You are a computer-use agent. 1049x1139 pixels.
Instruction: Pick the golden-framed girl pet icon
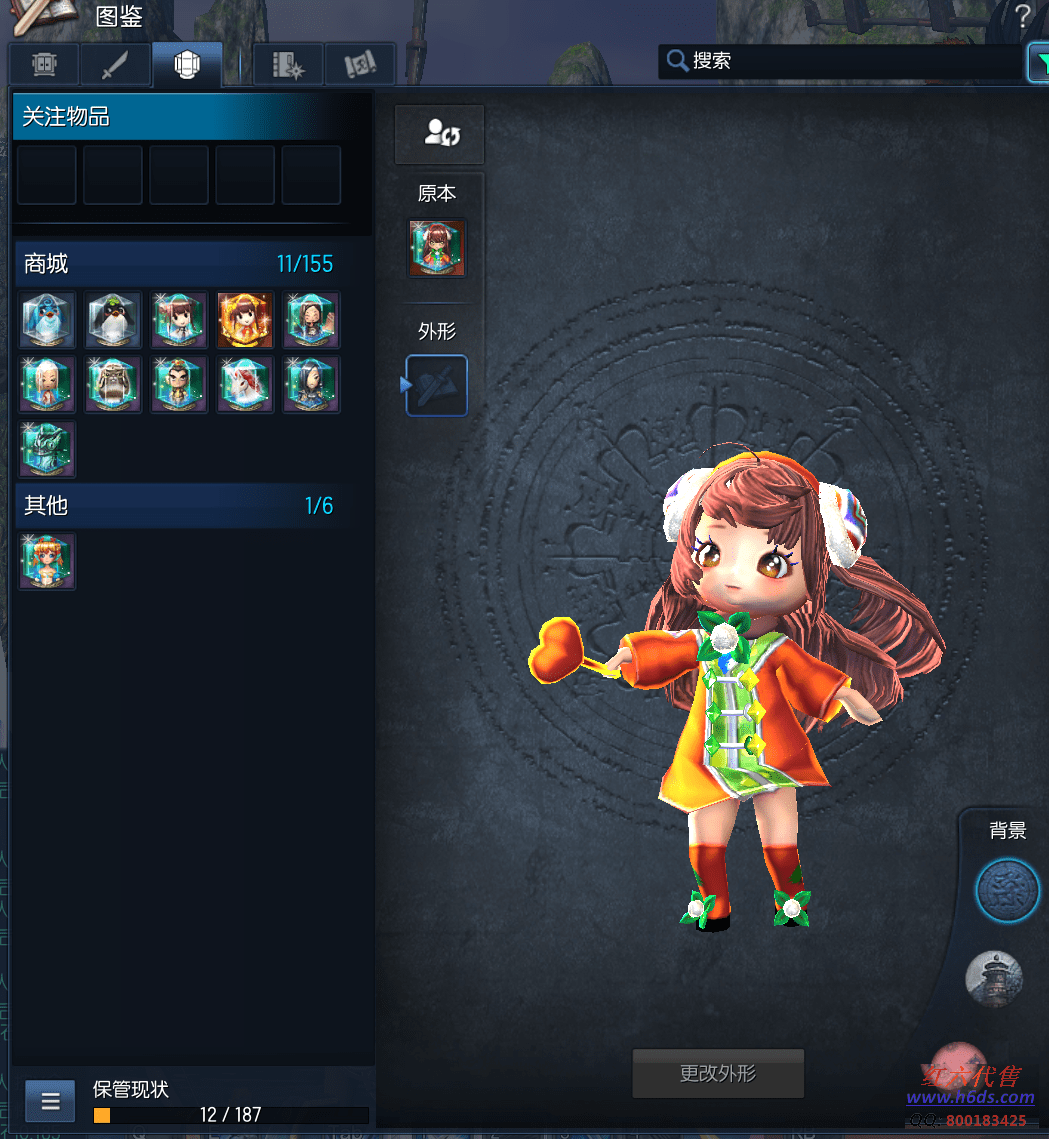[x=245, y=320]
